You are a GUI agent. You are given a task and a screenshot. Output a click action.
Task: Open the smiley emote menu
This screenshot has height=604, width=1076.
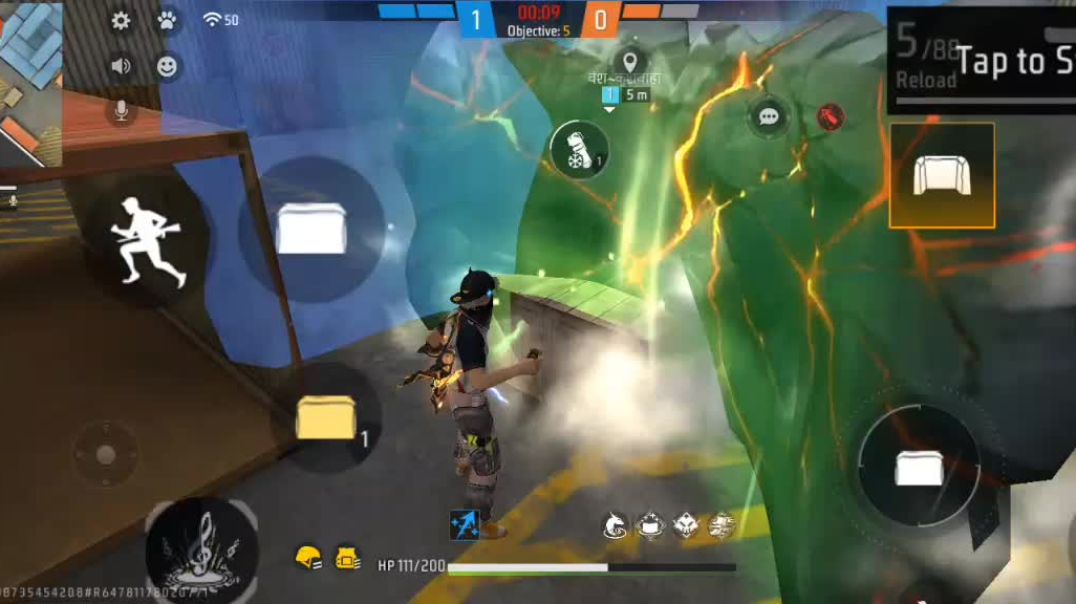point(167,67)
